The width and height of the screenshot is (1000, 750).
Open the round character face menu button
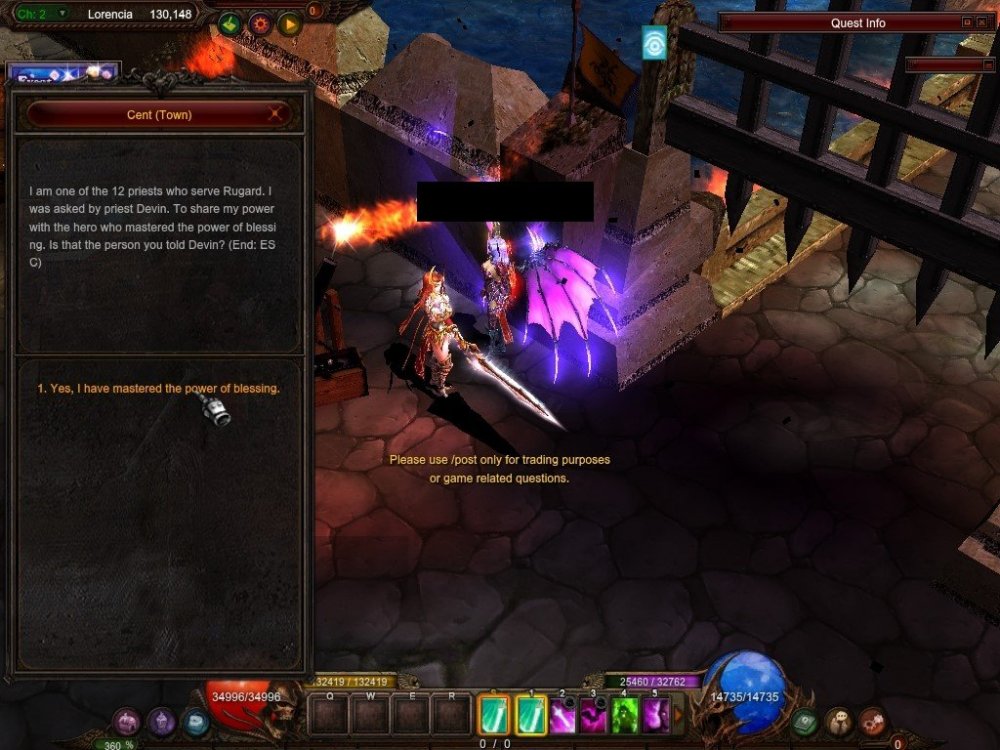[839, 720]
